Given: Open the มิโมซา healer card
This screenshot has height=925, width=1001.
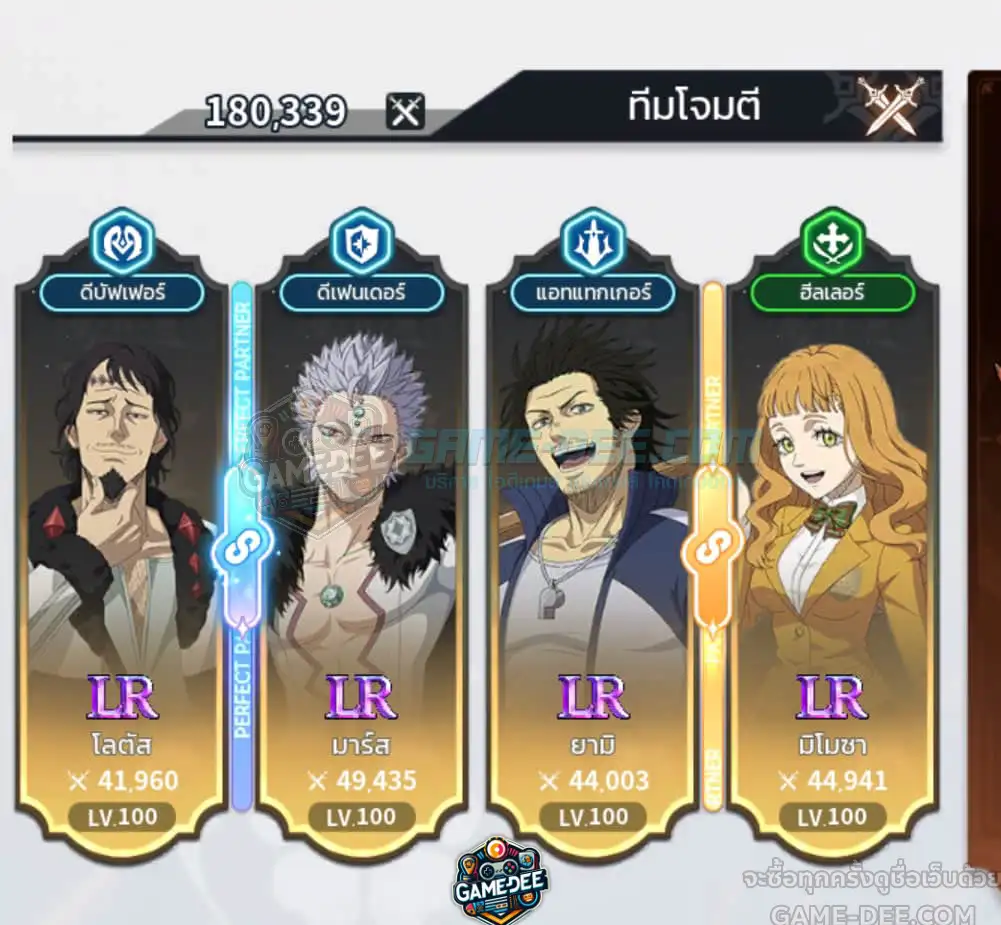Looking at the screenshot, I should click(834, 540).
